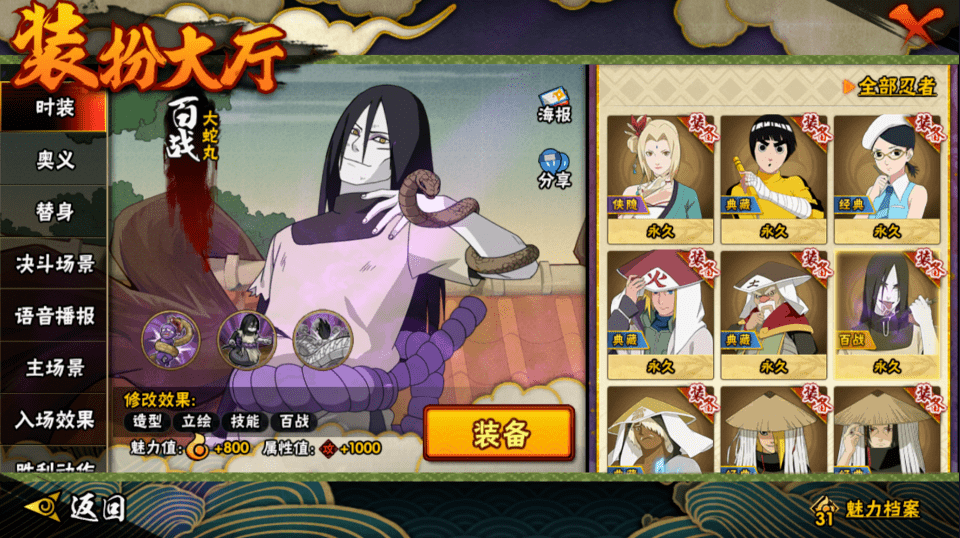Open the 入场效果 tab
The image size is (960, 538).
click(x=54, y=420)
